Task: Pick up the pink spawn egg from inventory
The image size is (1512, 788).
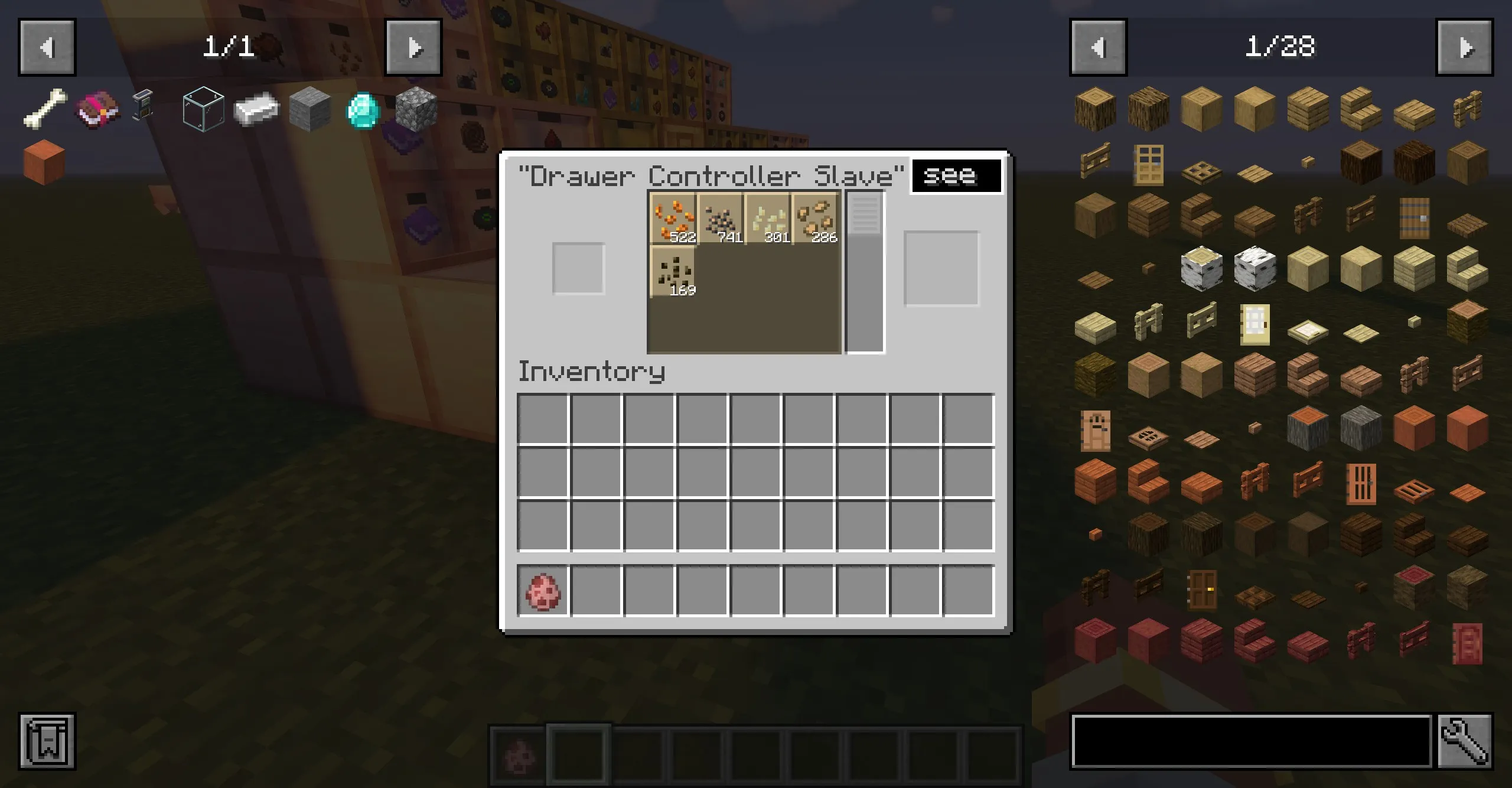Action: click(x=543, y=592)
